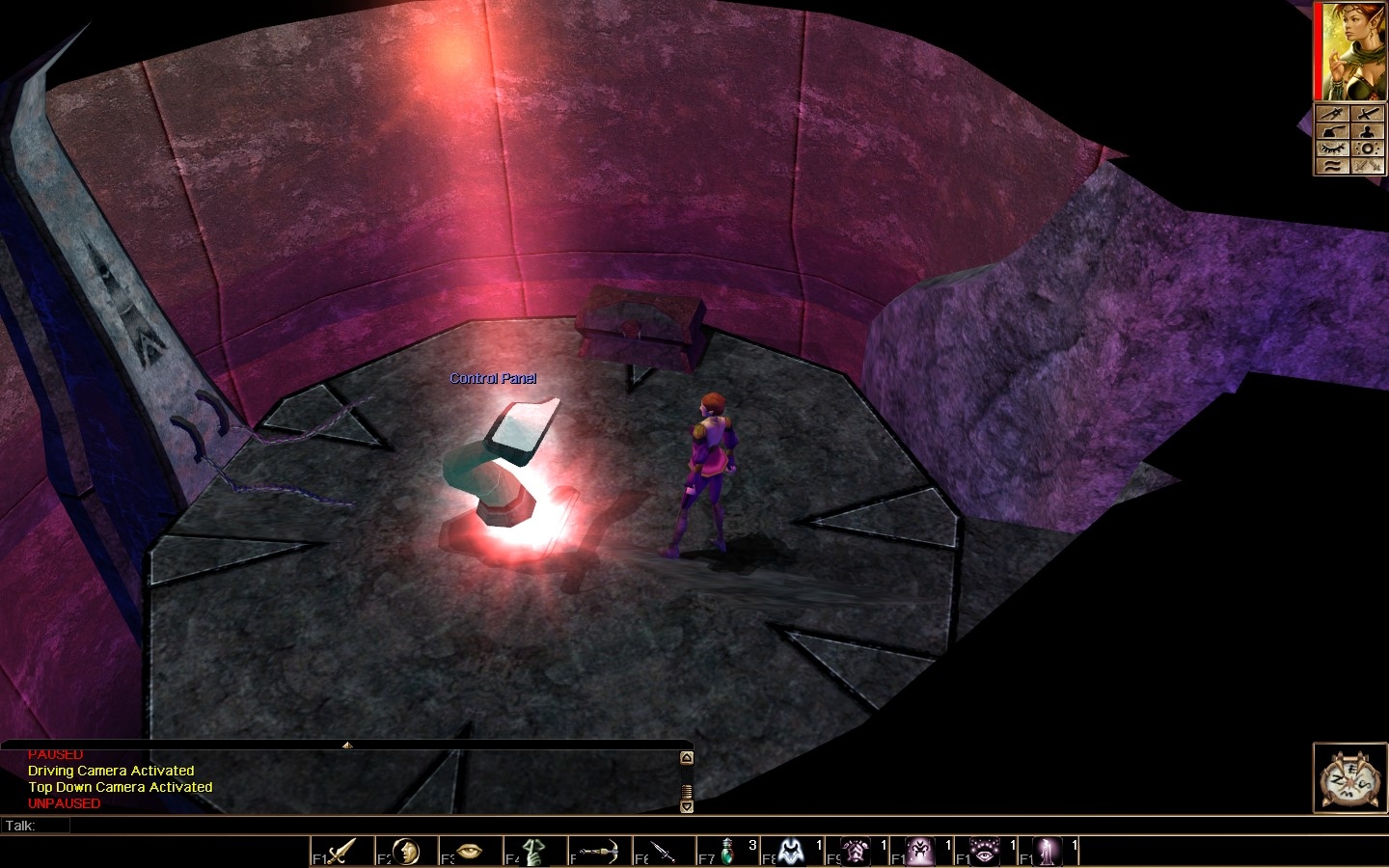Activate the eye search quickslot
The image size is (1389, 868).
(469, 852)
